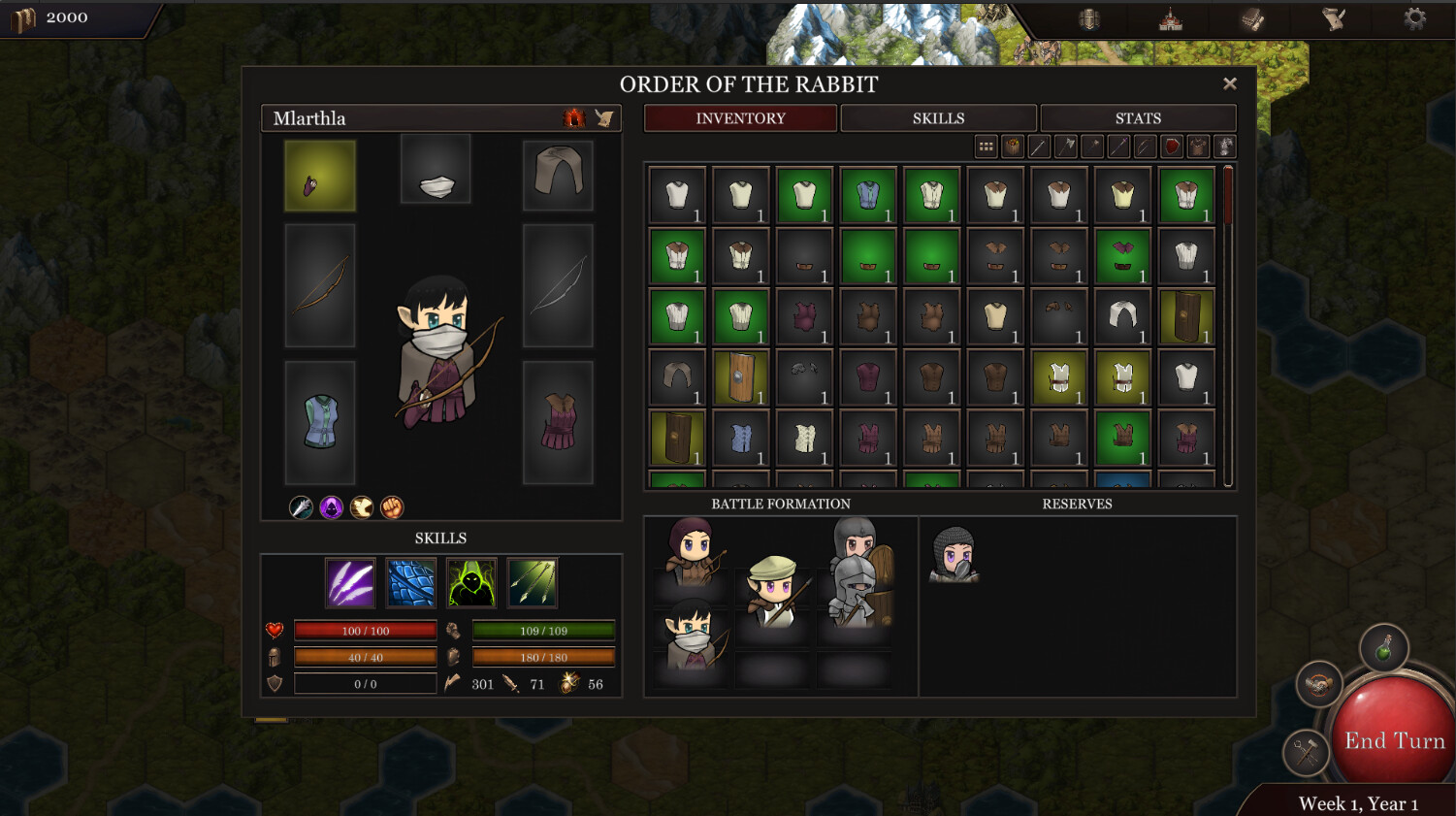Toggle the show-all items grid filter

986,147
